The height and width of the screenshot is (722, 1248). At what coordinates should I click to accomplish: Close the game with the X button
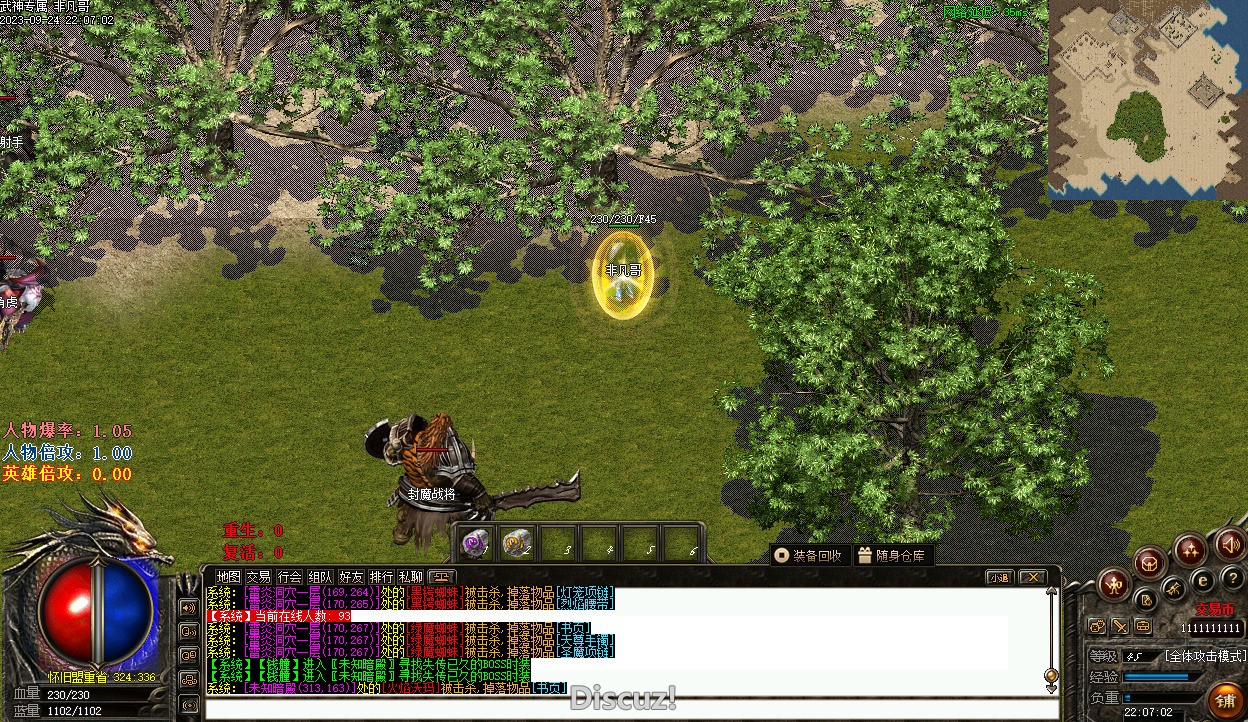point(1032,577)
